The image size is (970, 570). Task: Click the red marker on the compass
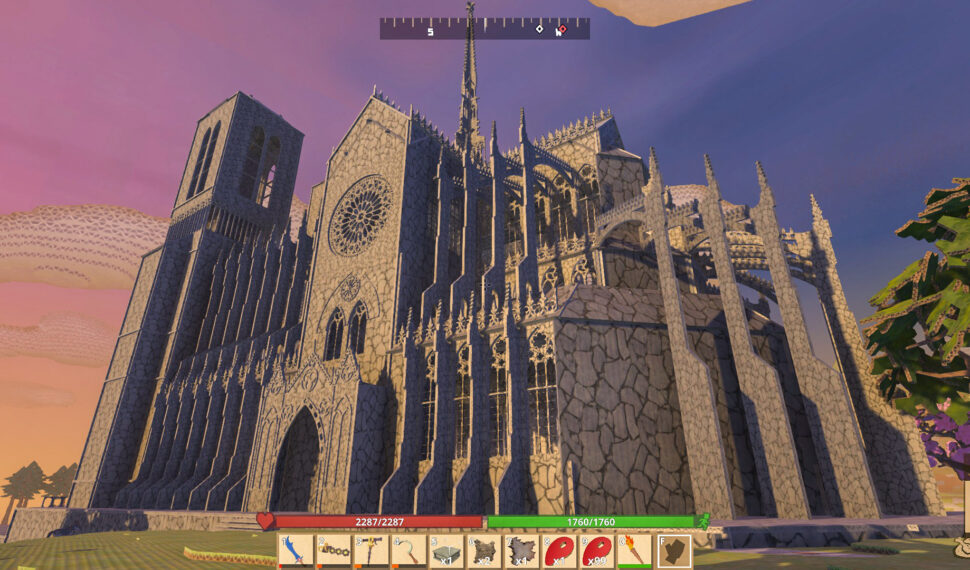point(562,29)
